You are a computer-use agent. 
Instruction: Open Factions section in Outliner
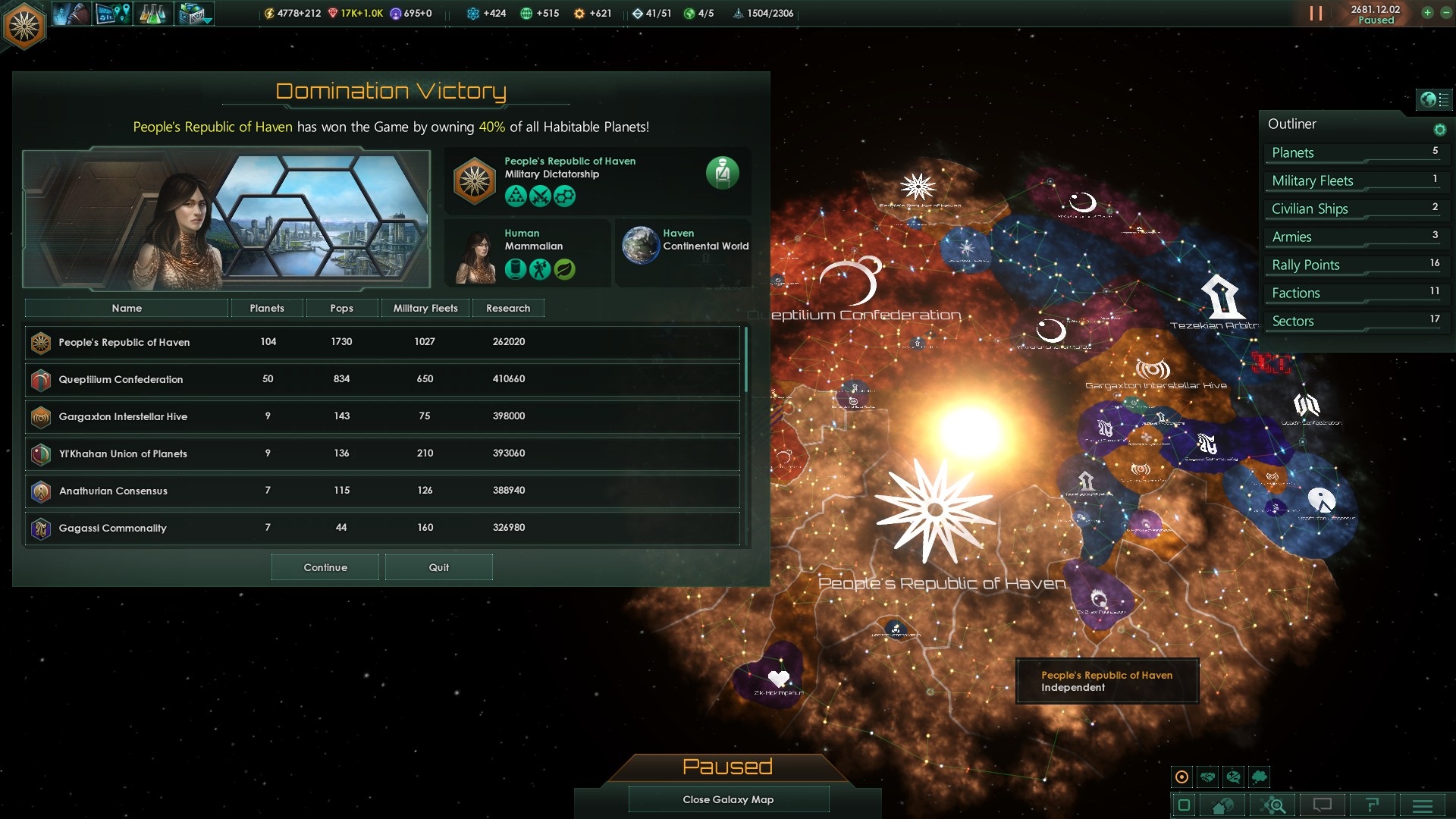click(x=1354, y=293)
